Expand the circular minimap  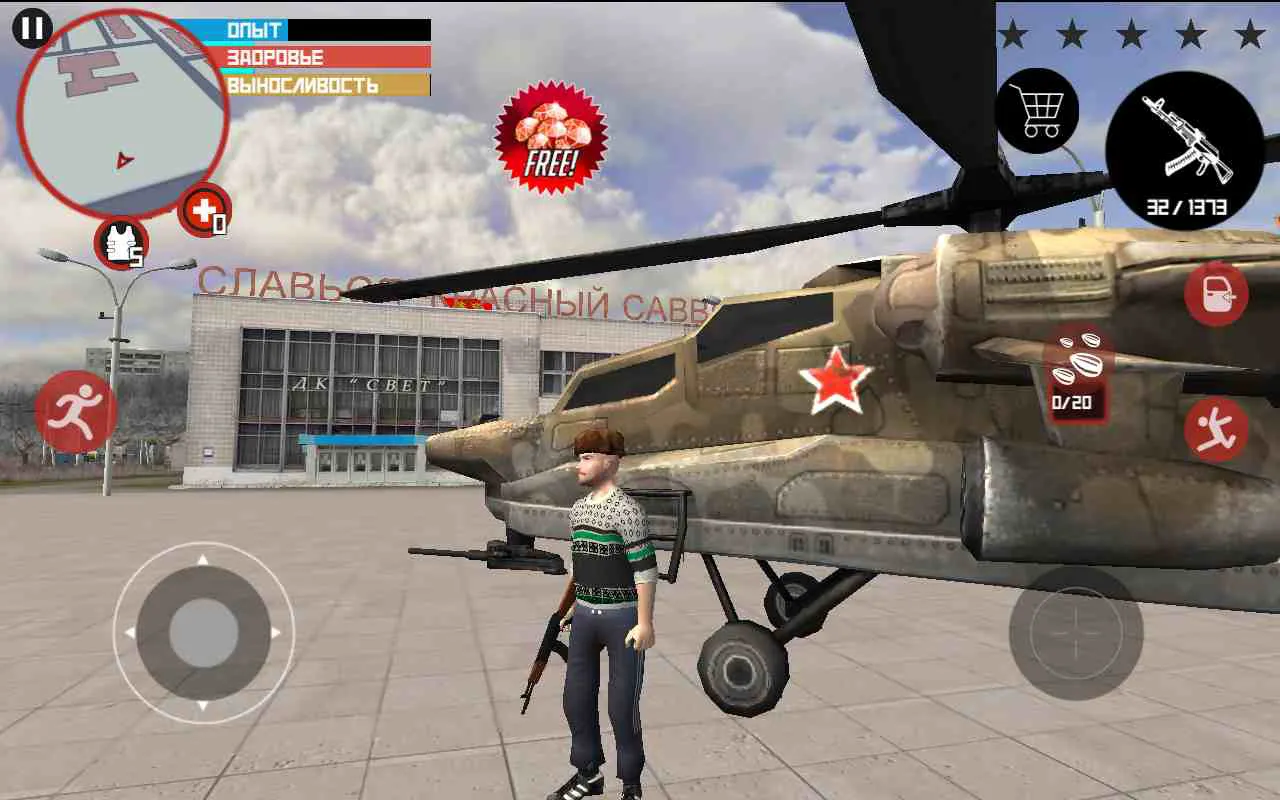tap(125, 105)
